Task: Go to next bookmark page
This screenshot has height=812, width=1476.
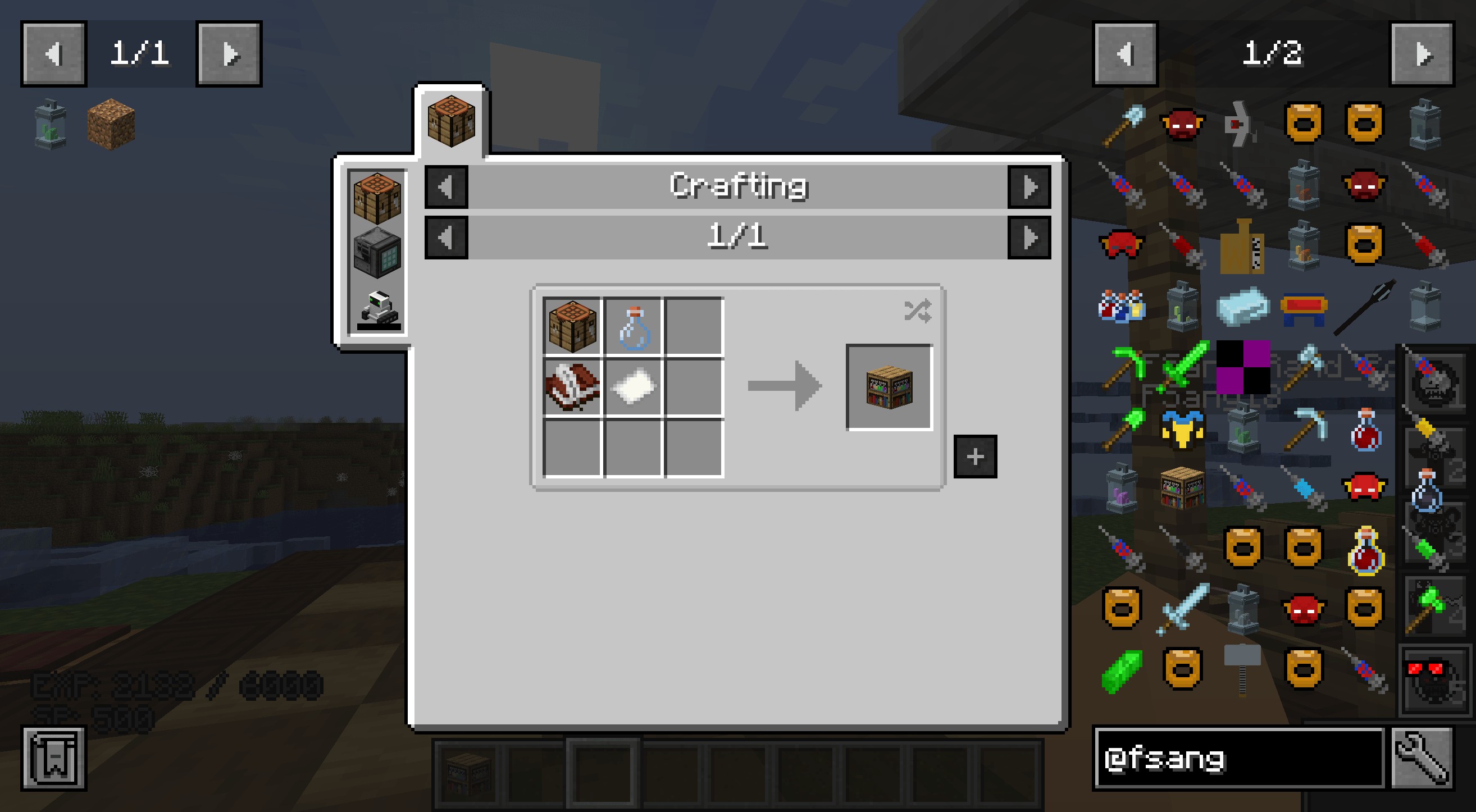Action: 229,54
